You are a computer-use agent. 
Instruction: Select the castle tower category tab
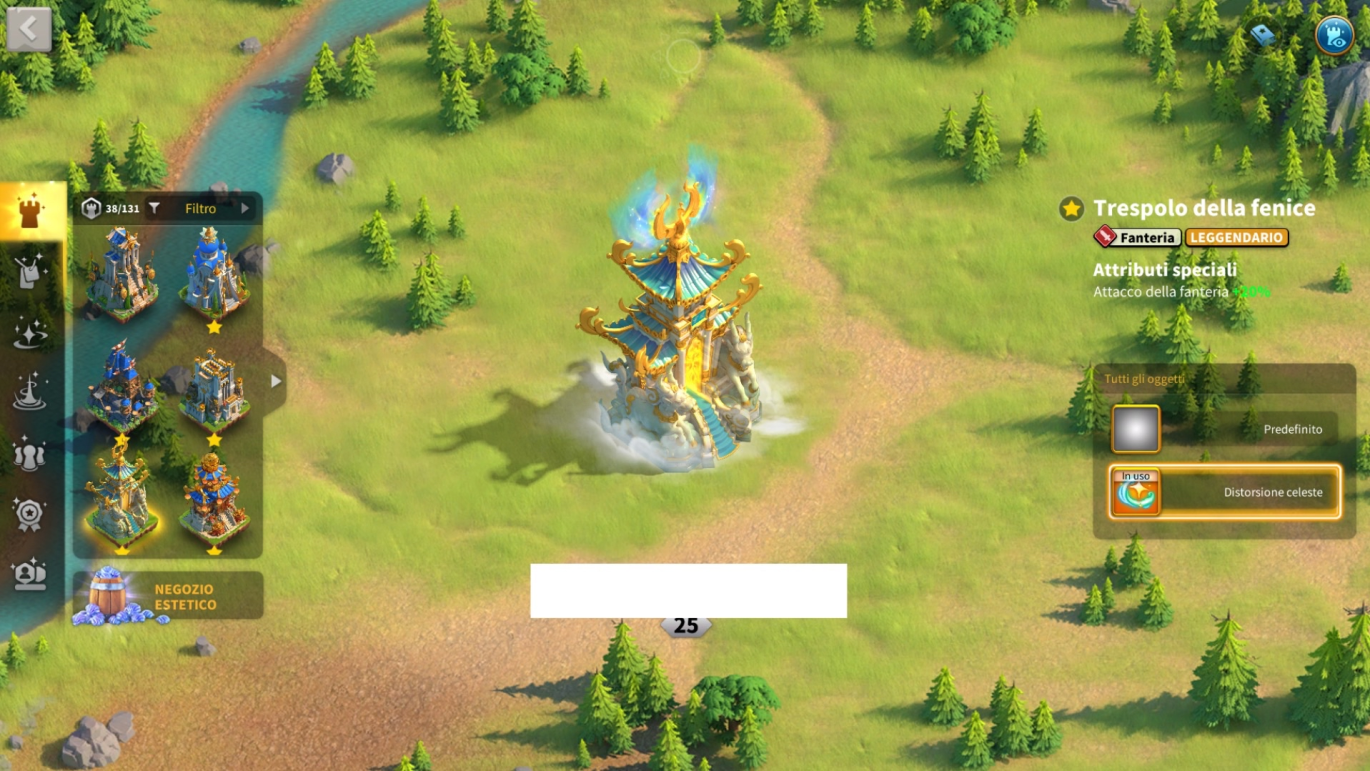30,211
